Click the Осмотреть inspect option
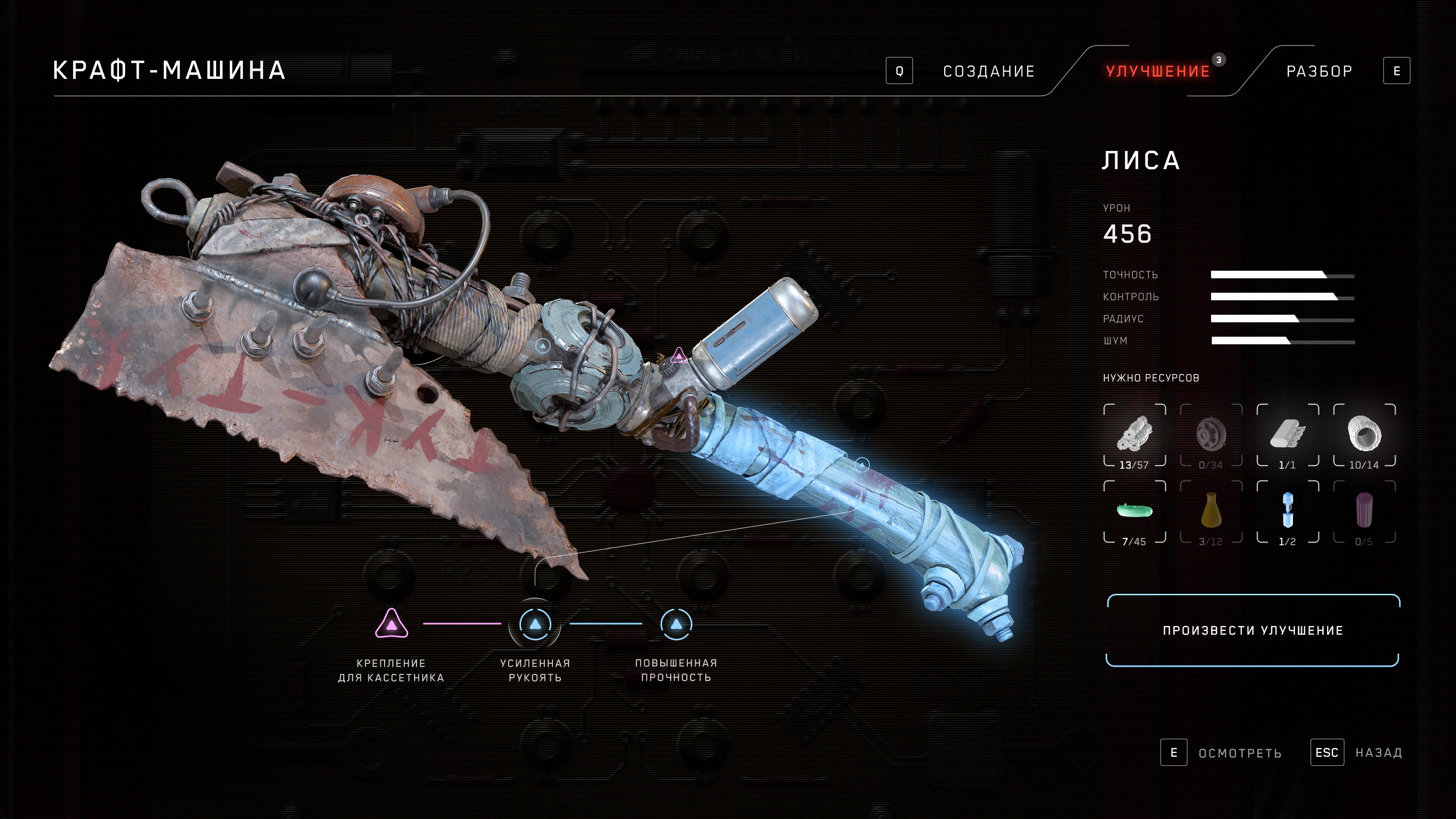 (x=1239, y=753)
